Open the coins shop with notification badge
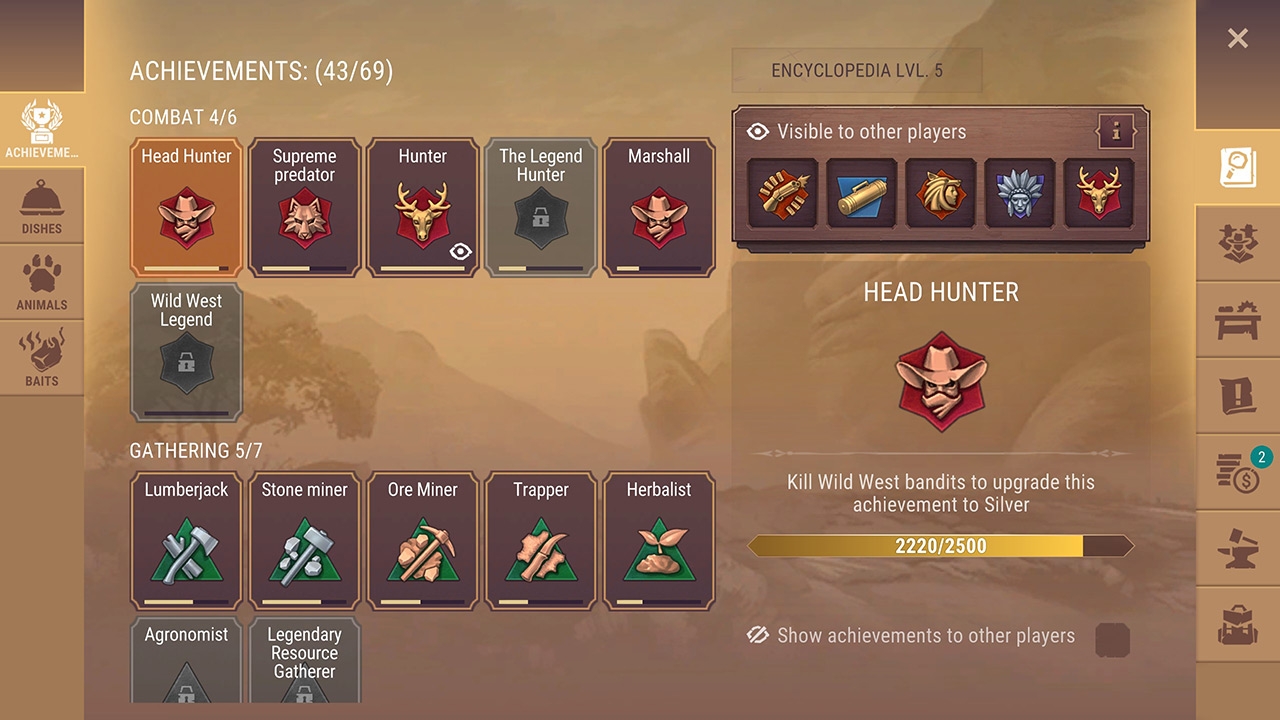The height and width of the screenshot is (720, 1280). tap(1238, 472)
